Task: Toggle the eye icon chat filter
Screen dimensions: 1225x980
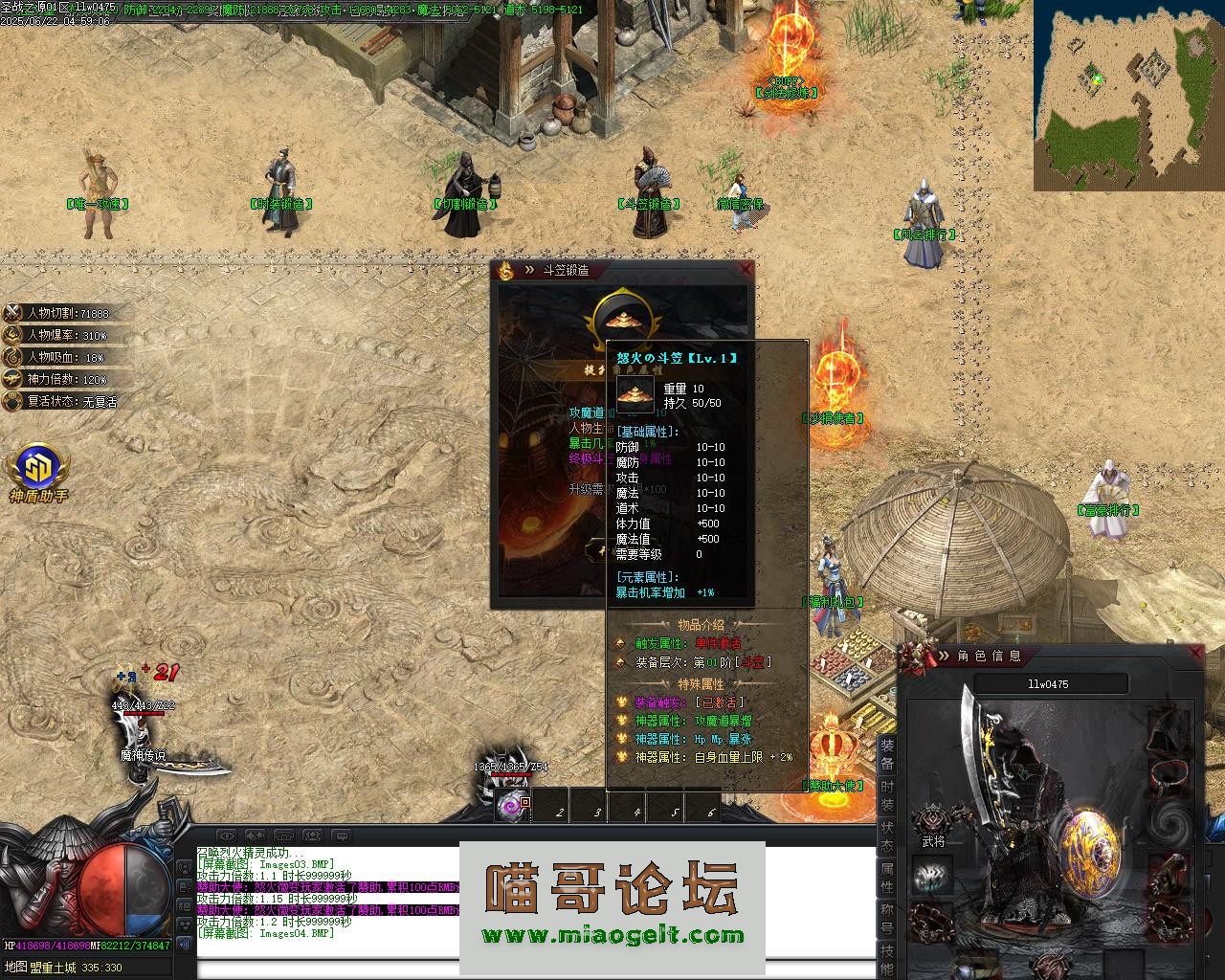Action: click(226, 835)
